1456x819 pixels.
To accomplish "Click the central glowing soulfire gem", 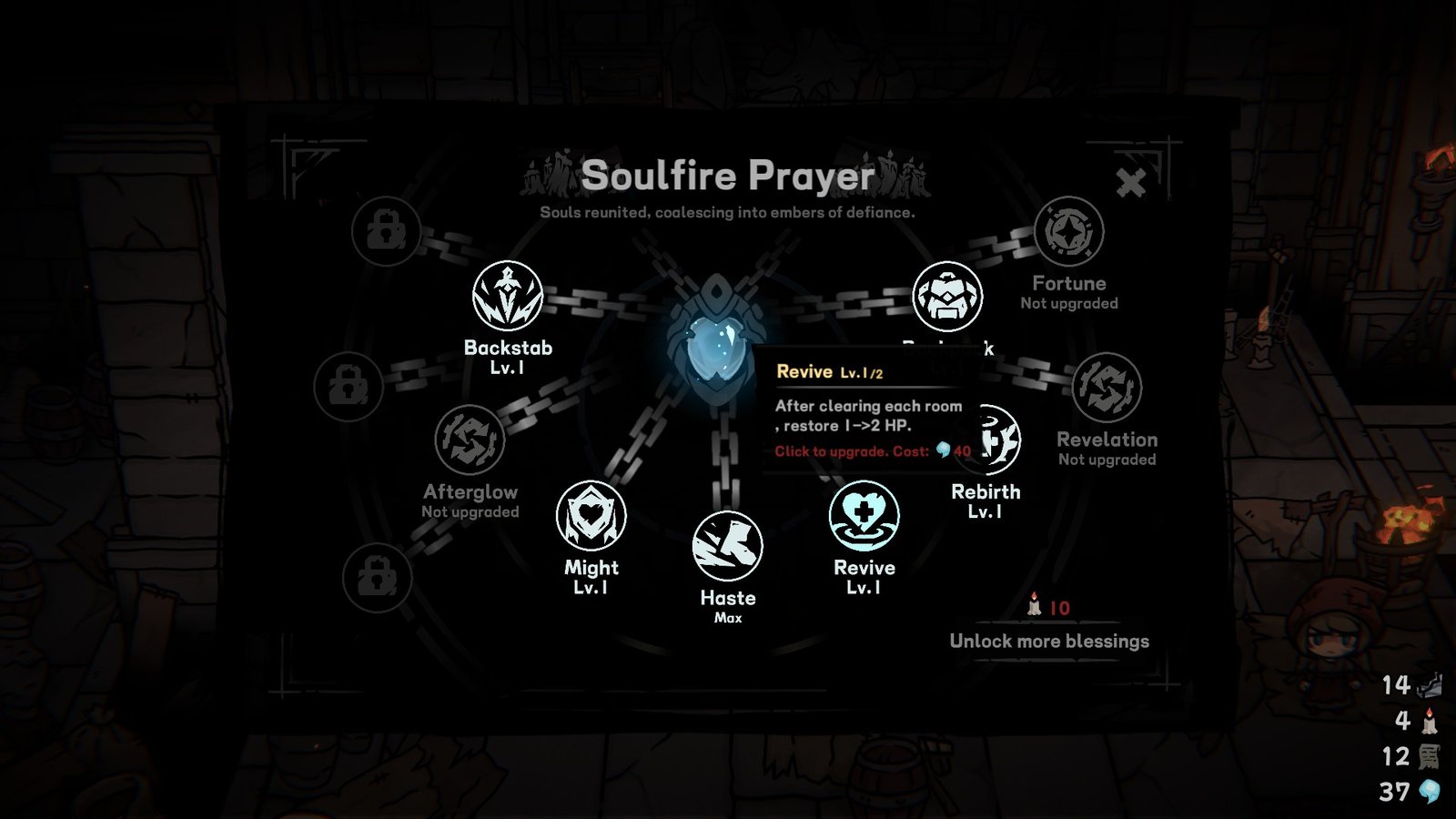I will pos(718,349).
